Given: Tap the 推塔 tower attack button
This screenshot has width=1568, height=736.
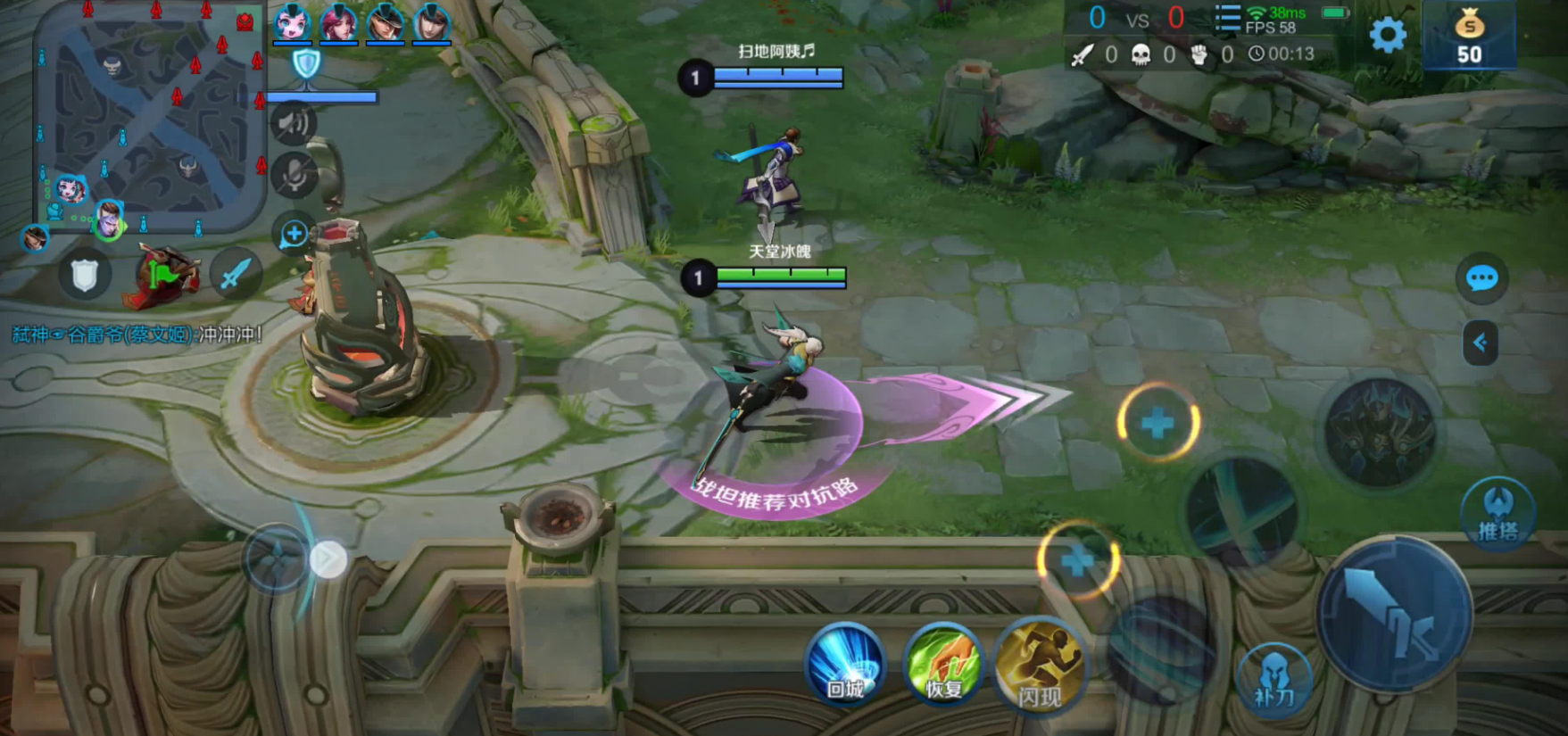Looking at the screenshot, I should pyautogui.click(x=1497, y=514).
